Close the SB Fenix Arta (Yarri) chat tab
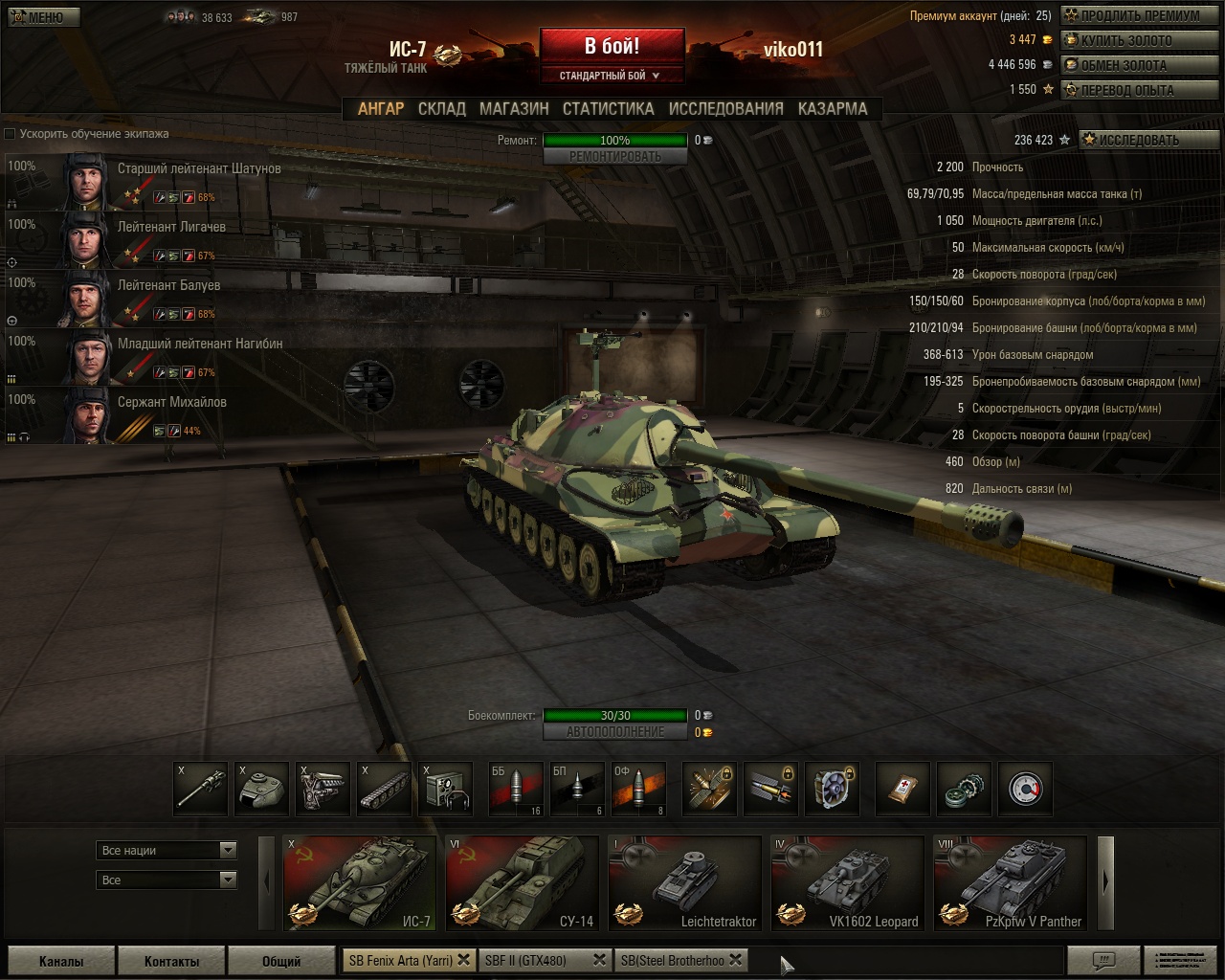 tap(463, 960)
